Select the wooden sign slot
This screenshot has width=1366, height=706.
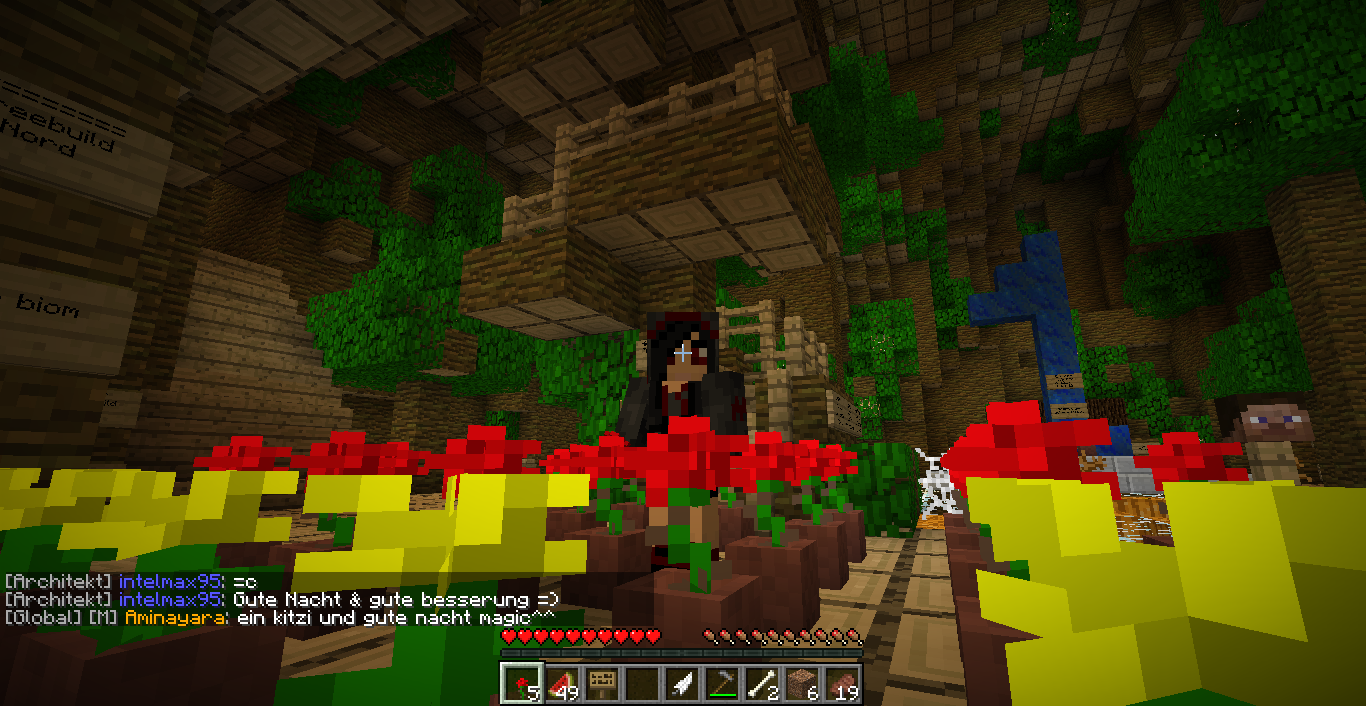coord(602,683)
